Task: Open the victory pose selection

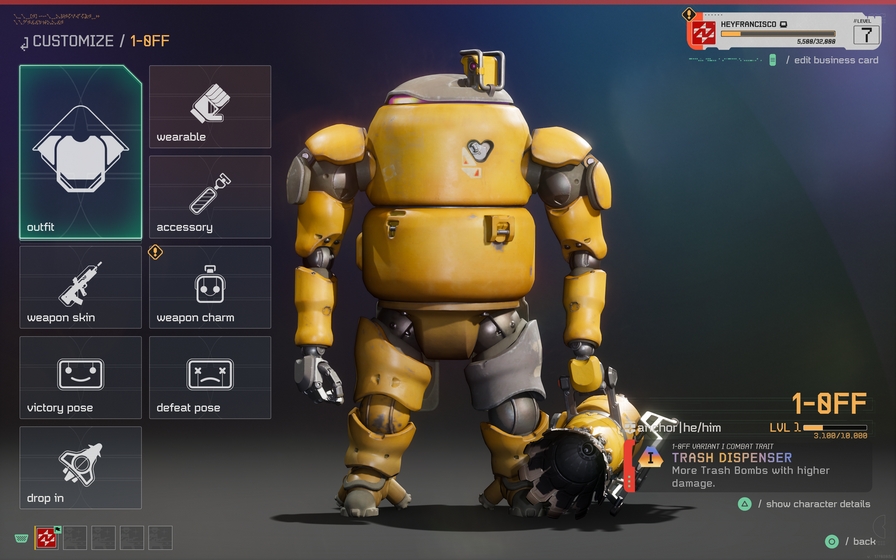Action: coord(80,377)
